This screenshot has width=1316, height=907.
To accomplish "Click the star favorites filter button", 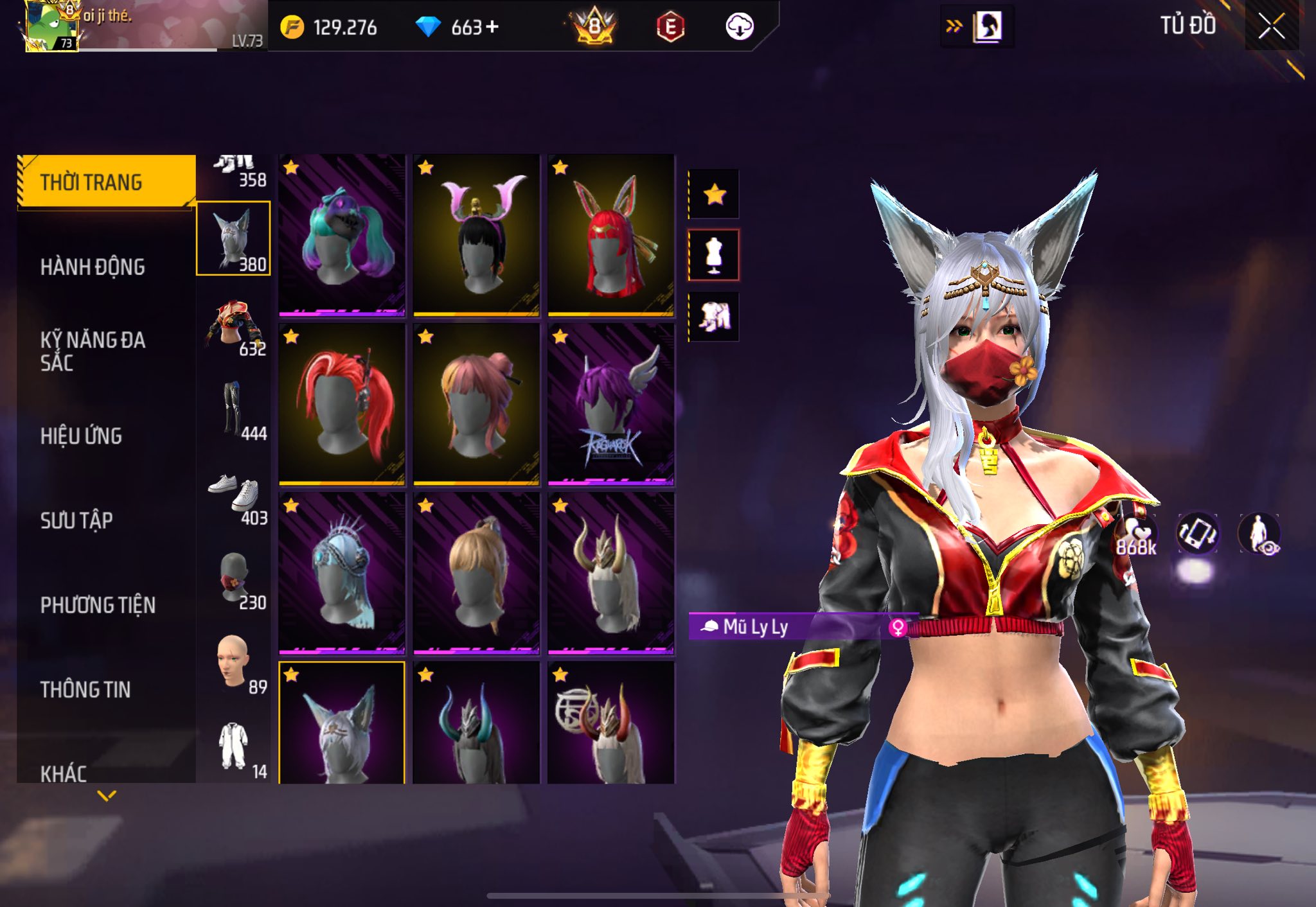I will [x=714, y=194].
